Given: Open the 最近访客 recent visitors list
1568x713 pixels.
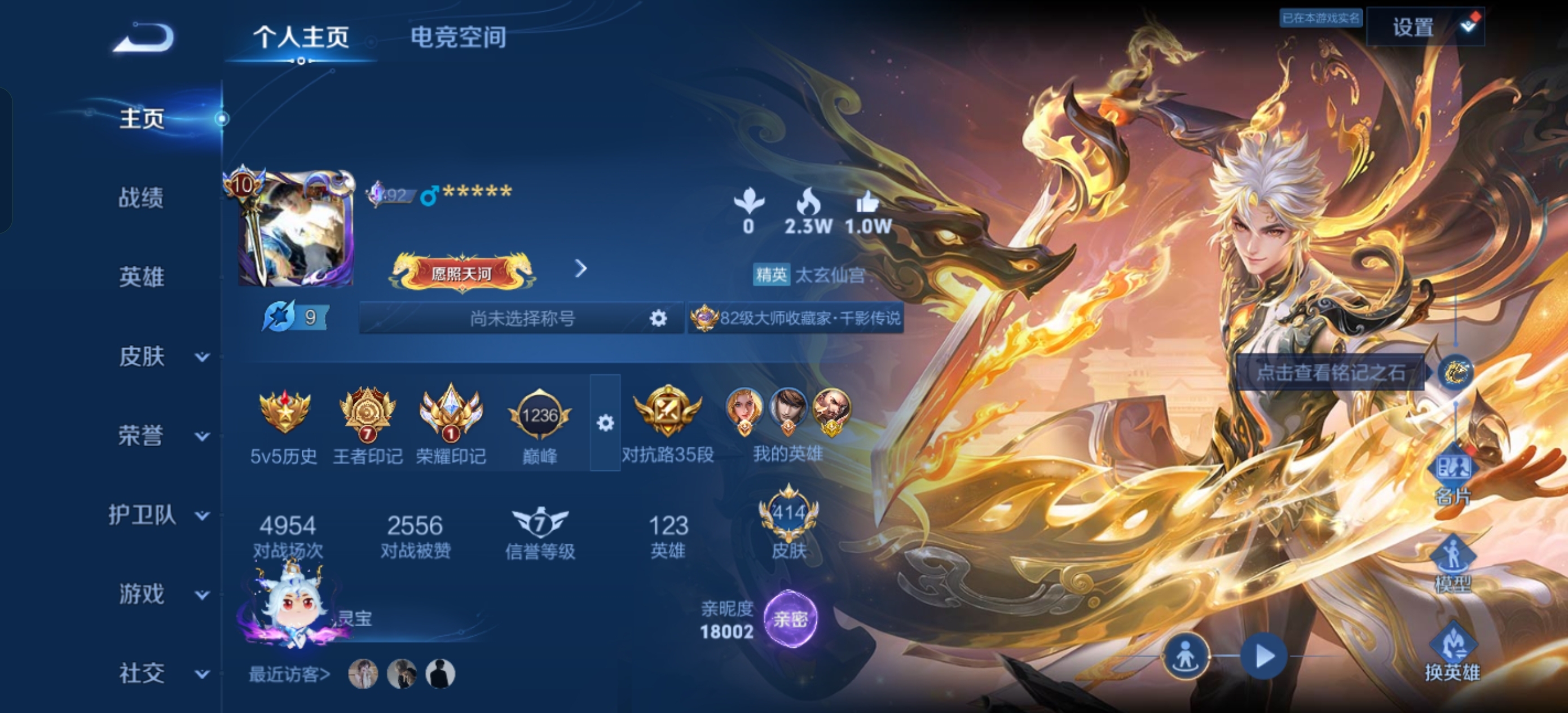Looking at the screenshot, I should pyautogui.click(x=290, y=674).
